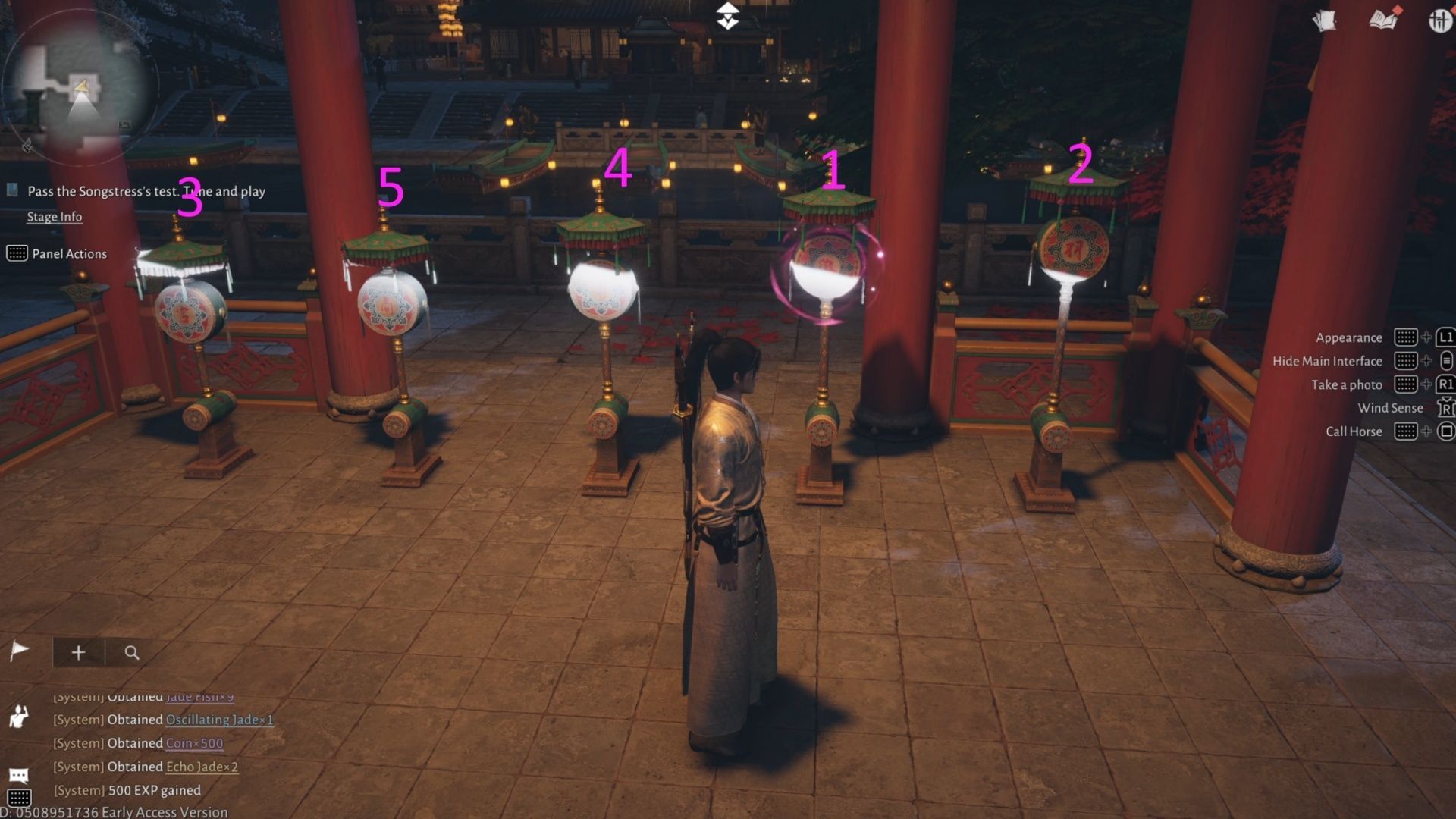This screenshot has height=819, width=1456.
Task: Click the Echo Jade link in chat
Action: [x=201, y=767]
